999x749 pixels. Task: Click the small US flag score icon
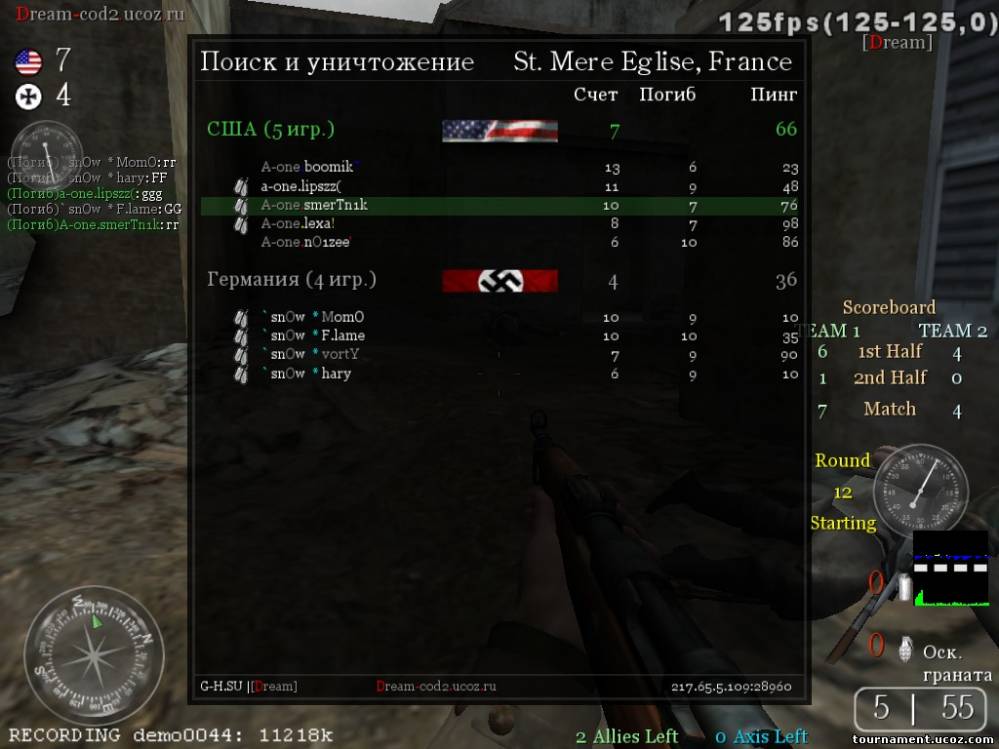pyautogui.click(x=28, y=63)
